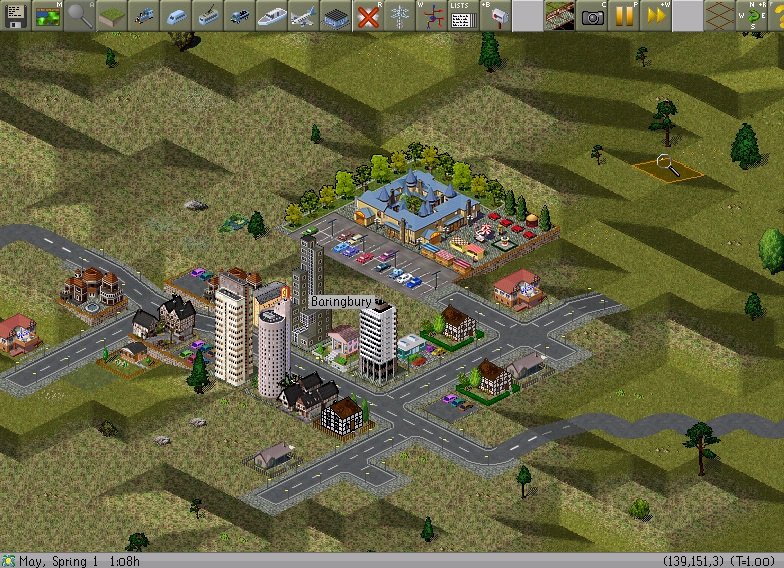Rotate the map with the compass button
This screenshot has height=568, width=784.
pos(749,15)
